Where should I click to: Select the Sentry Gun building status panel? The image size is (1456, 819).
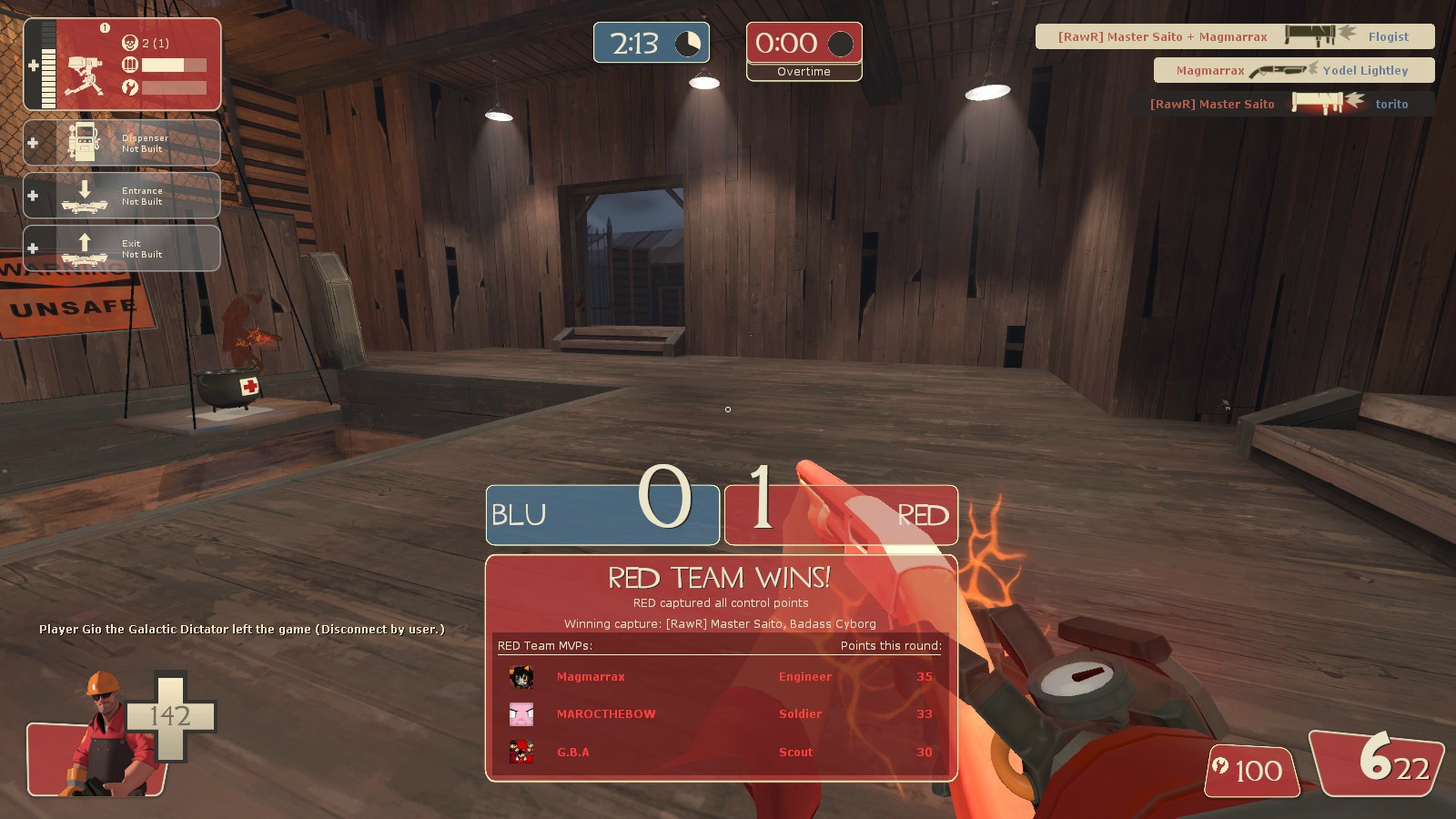pyautogui.click(x=122, y=65)
